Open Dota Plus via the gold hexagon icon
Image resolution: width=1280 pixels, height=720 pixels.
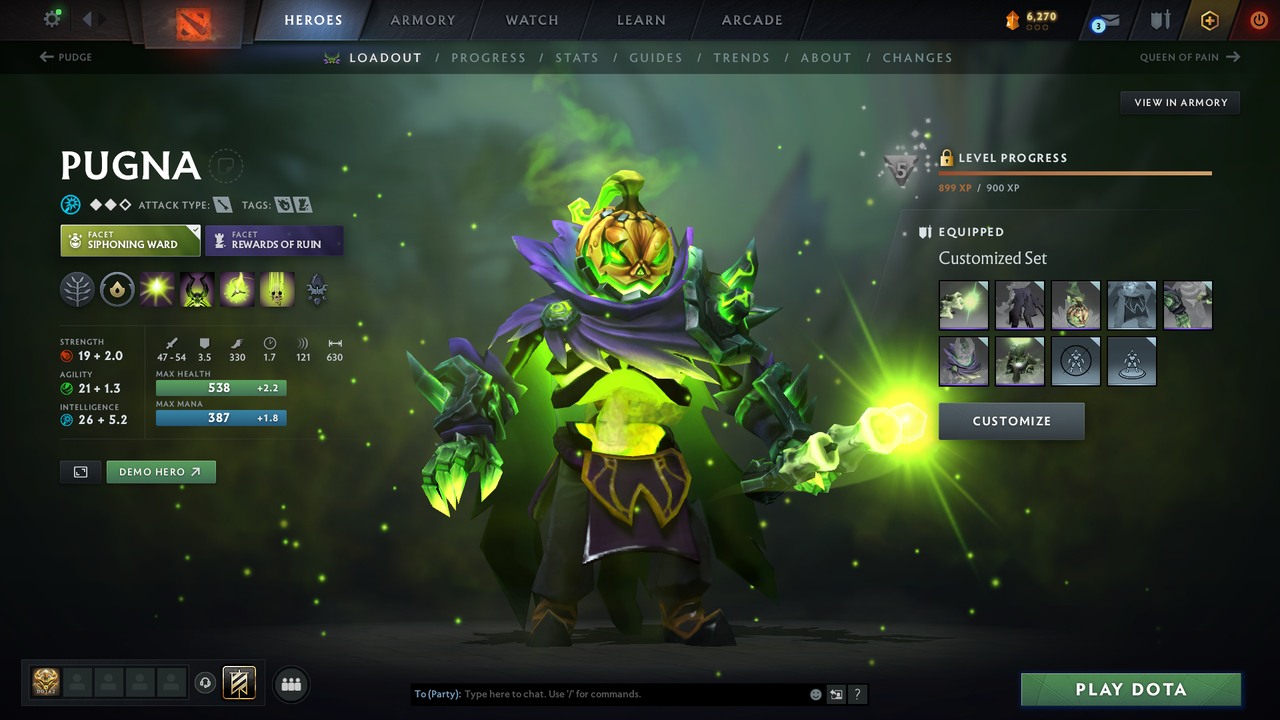pyautogui.click(x=1209, y=19)
